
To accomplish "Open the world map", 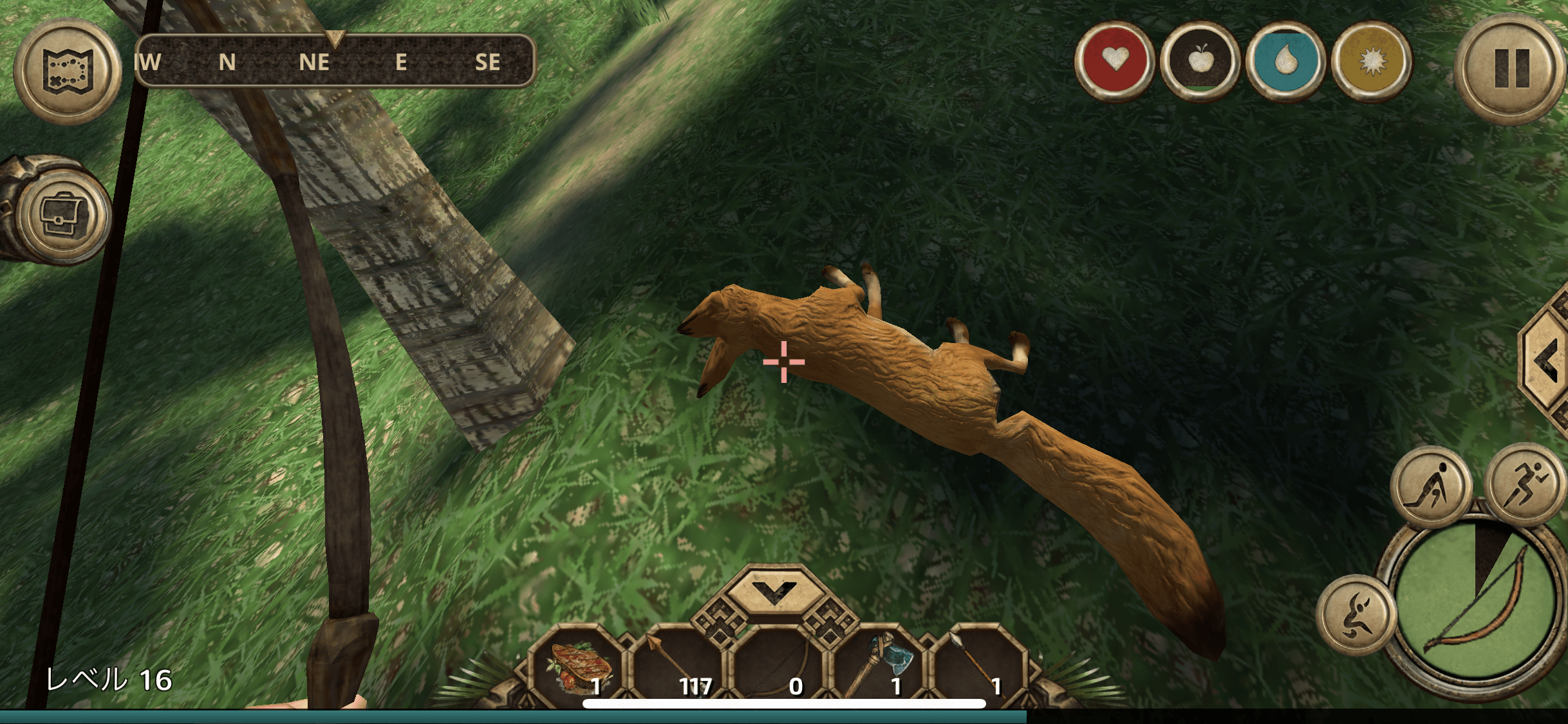I will coord(68,71).
